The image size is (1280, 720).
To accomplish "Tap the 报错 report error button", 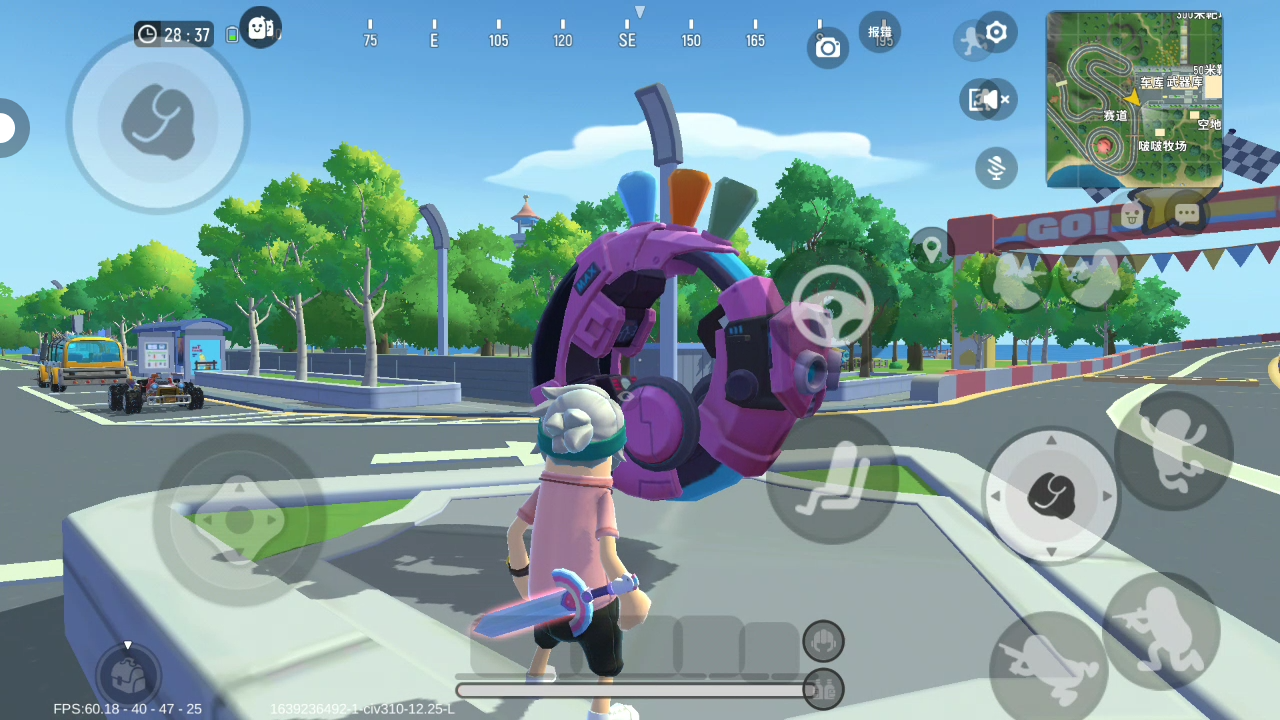I will (880, 32).
